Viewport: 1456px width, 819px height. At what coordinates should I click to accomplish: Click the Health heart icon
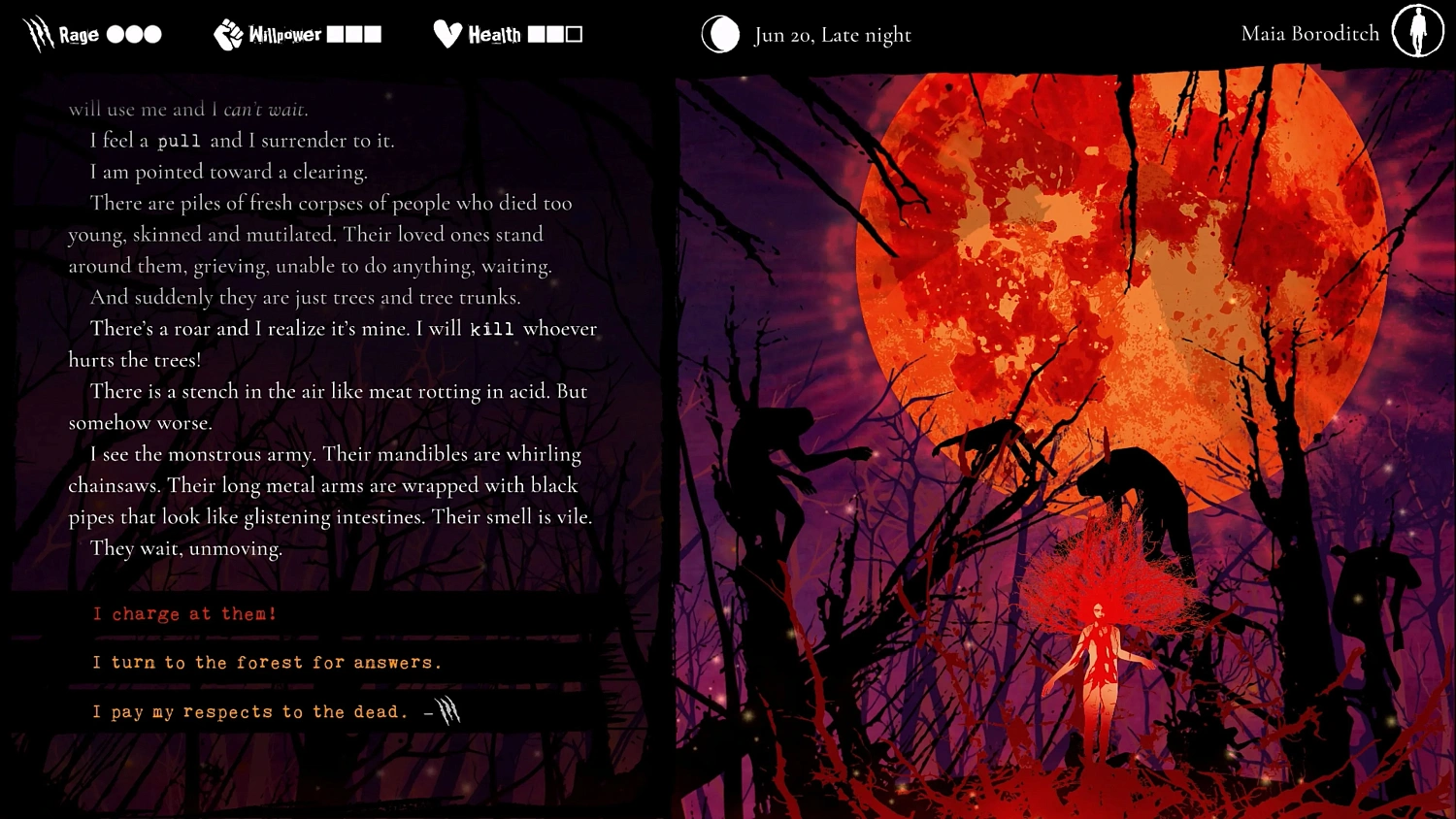[x=447, y=33]
